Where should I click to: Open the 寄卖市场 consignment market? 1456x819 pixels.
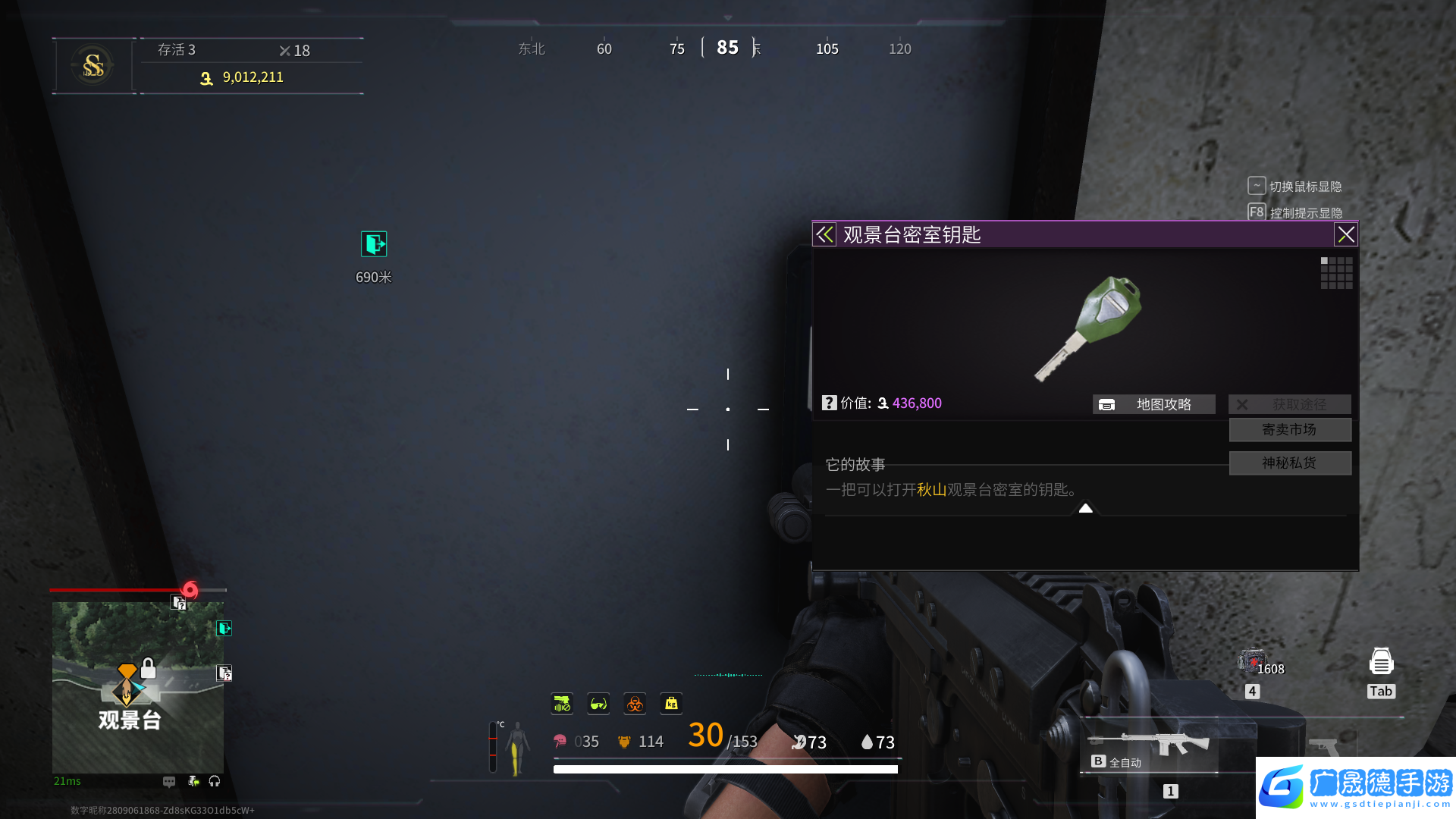click(1289, 430)
